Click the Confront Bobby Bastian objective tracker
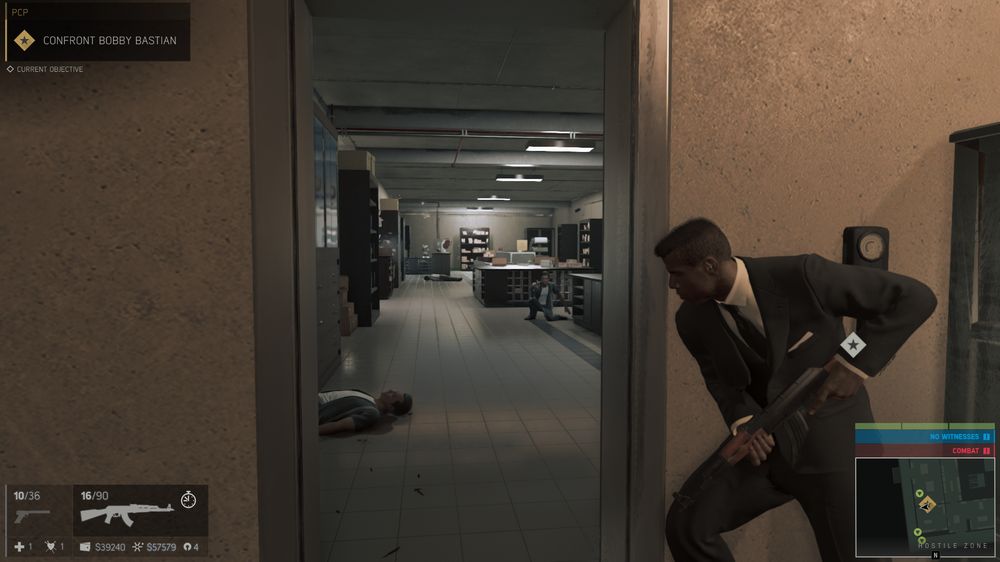 (96, 40)
